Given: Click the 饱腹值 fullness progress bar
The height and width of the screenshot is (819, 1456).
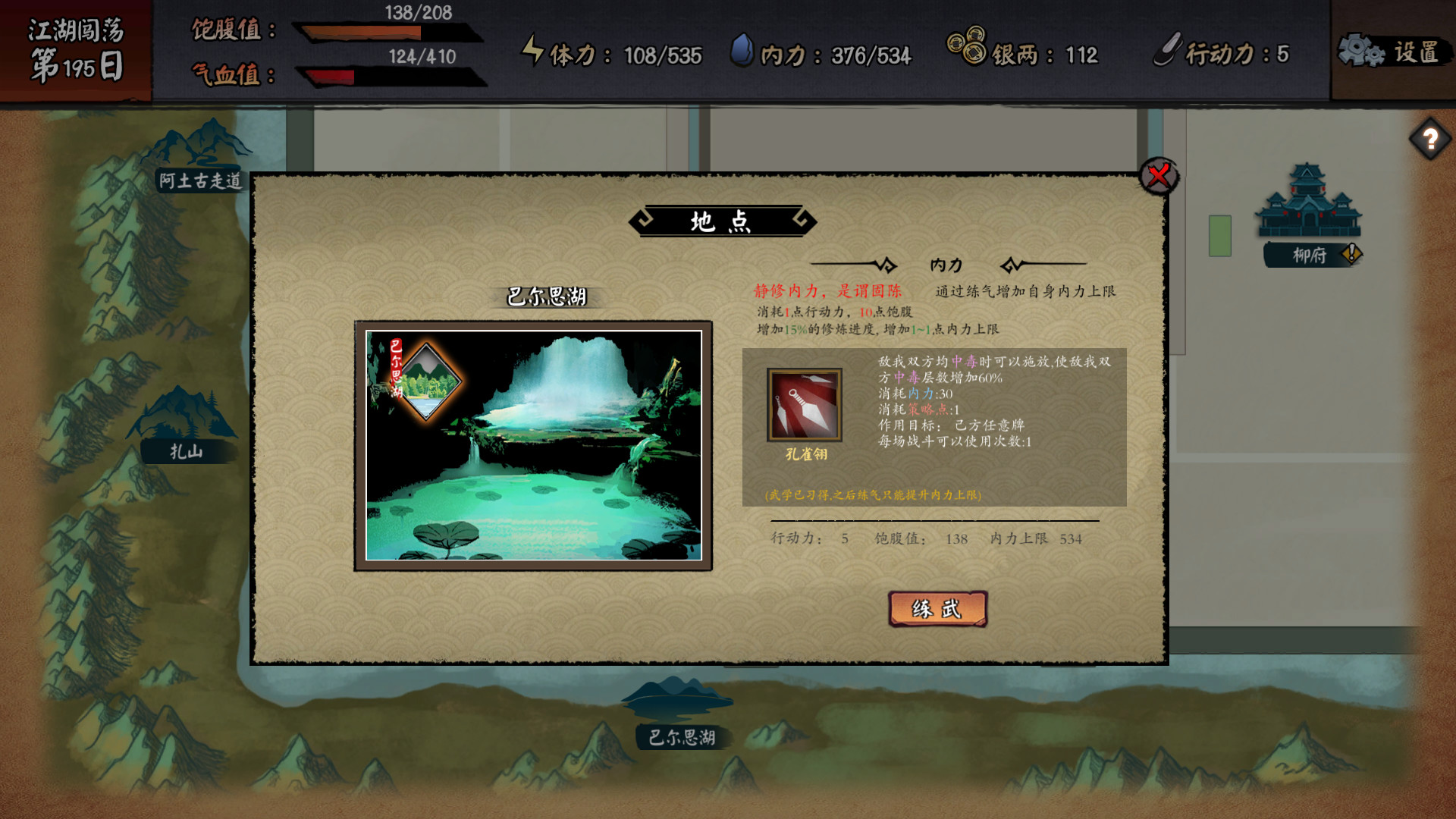Looking at the screenshot, I should pyautogui.click(x=356, y=30).
